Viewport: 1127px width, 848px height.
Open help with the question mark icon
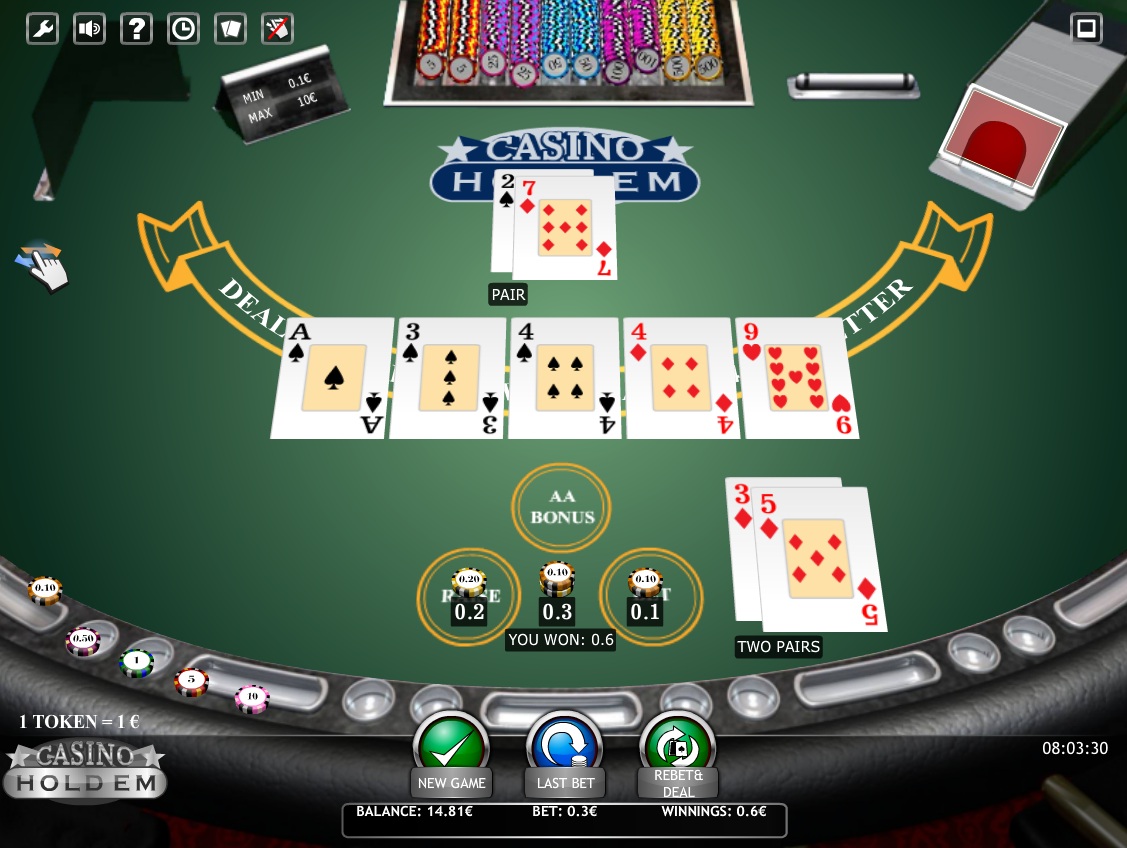pos(136,28)
